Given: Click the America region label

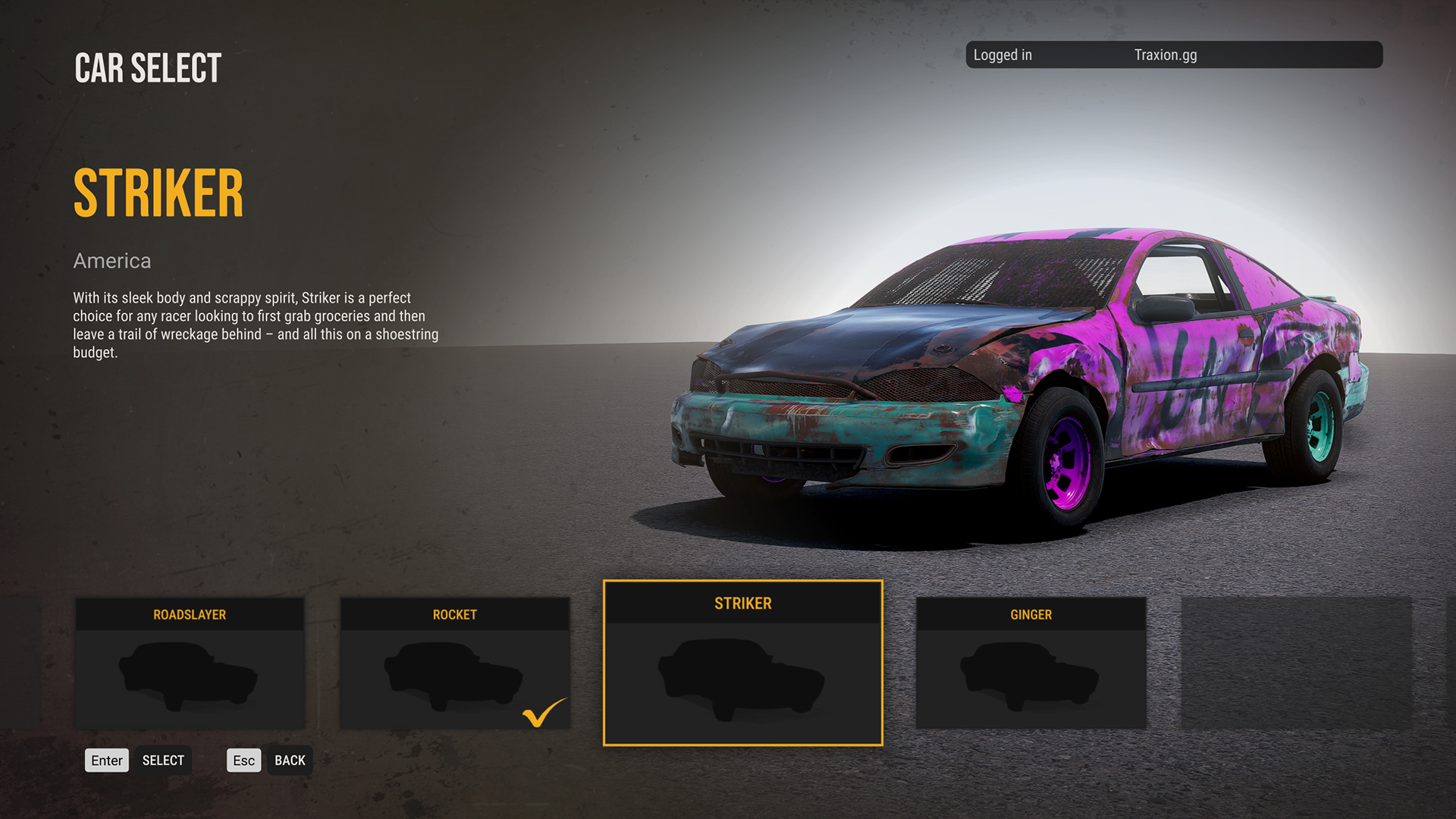Looking at the screenshot, I should pyautogui.click(x=111, y=261).
